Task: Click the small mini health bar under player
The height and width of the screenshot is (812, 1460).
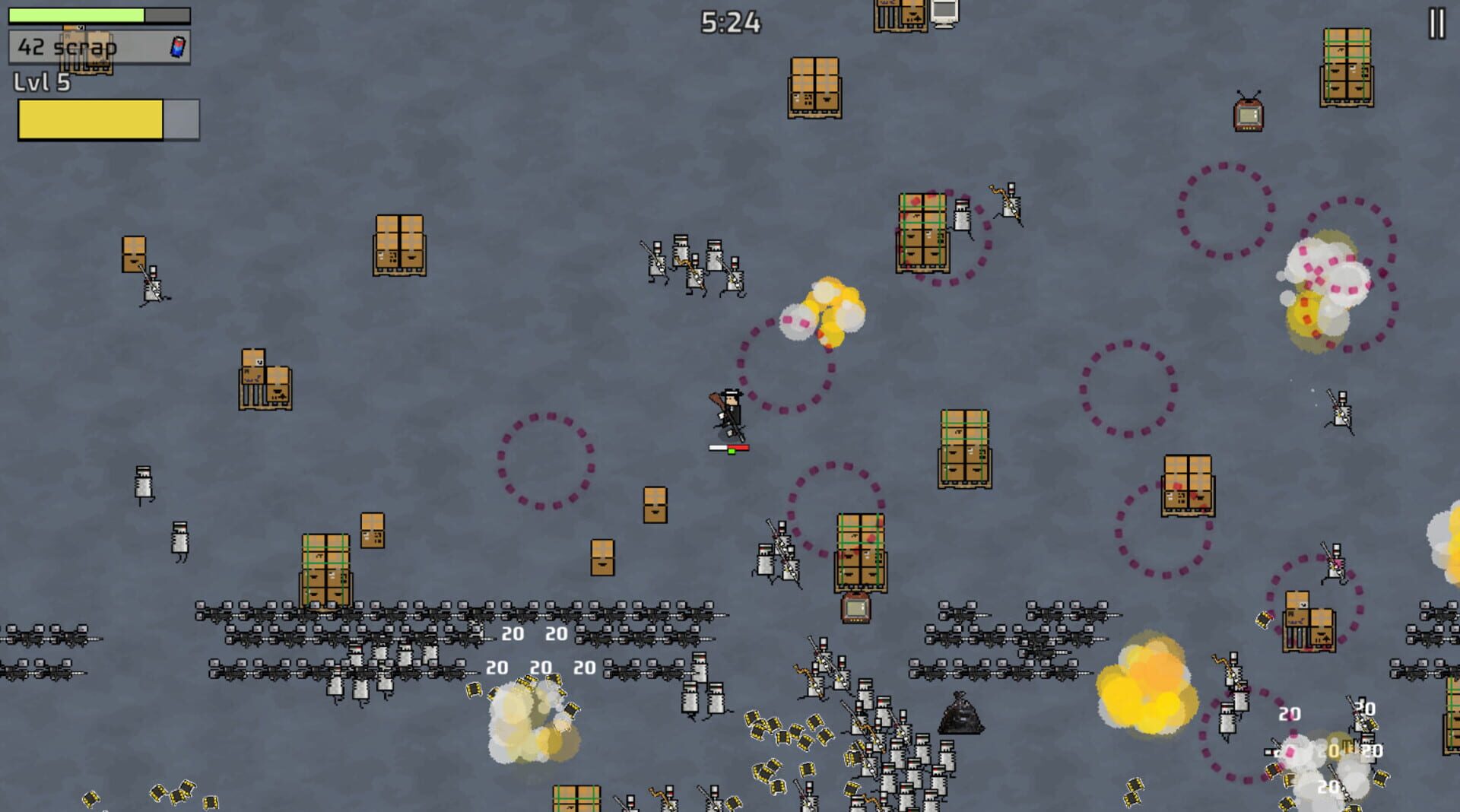Action: [x=728, y=449]
